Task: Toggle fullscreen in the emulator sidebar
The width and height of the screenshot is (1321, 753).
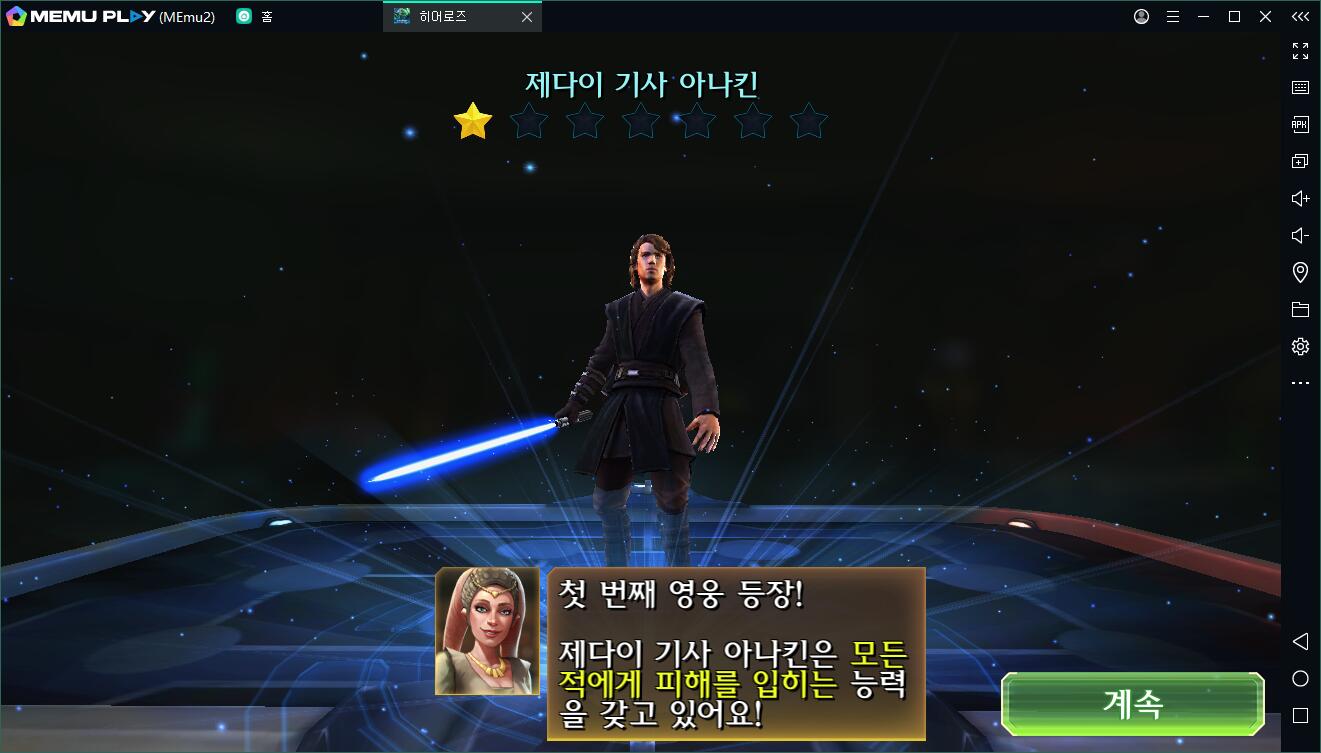Action: pos(1300,51)
